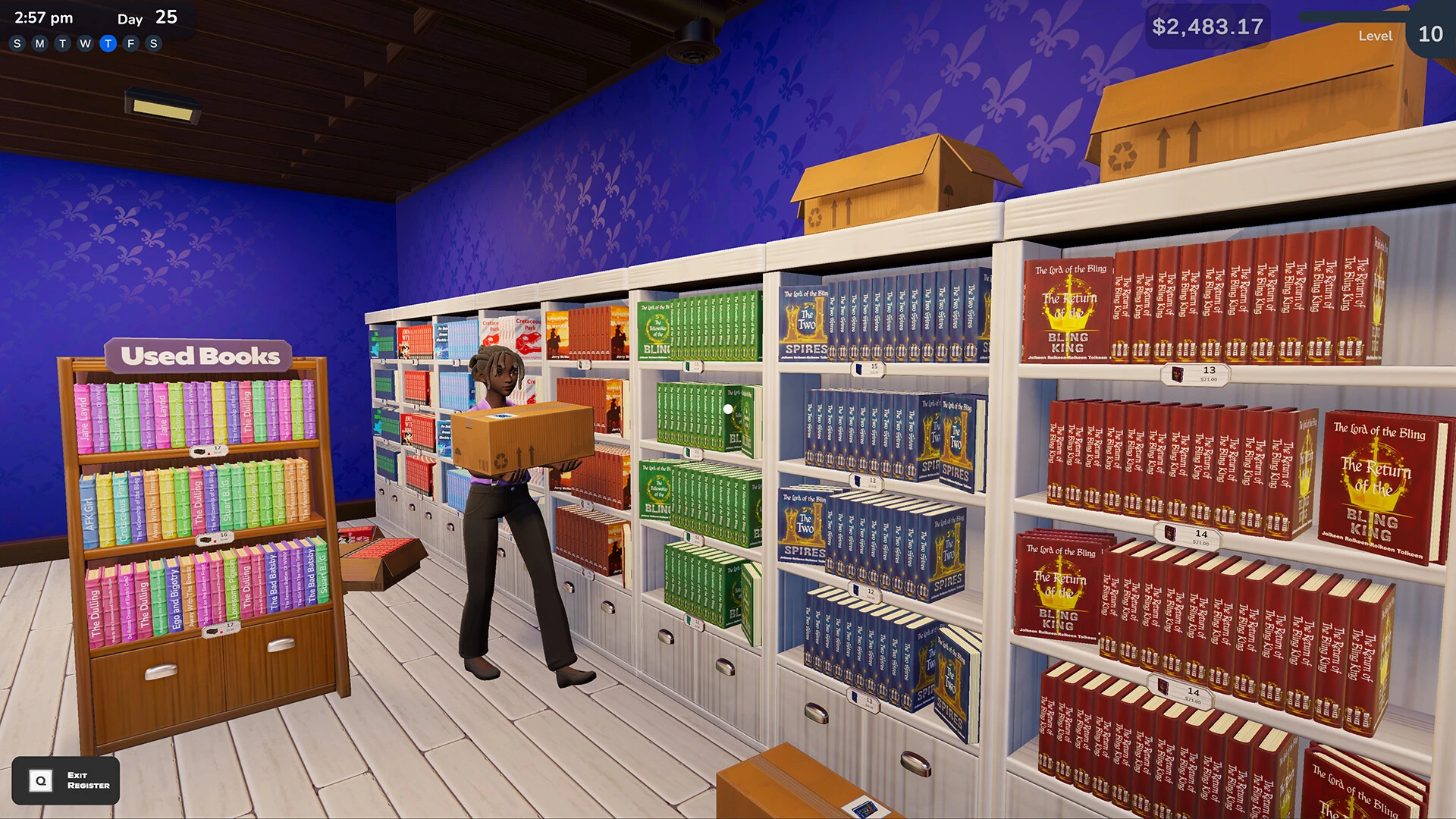Select the Day 25 counter
Viewport: 1456px width, 819px height.
(148, 18)
